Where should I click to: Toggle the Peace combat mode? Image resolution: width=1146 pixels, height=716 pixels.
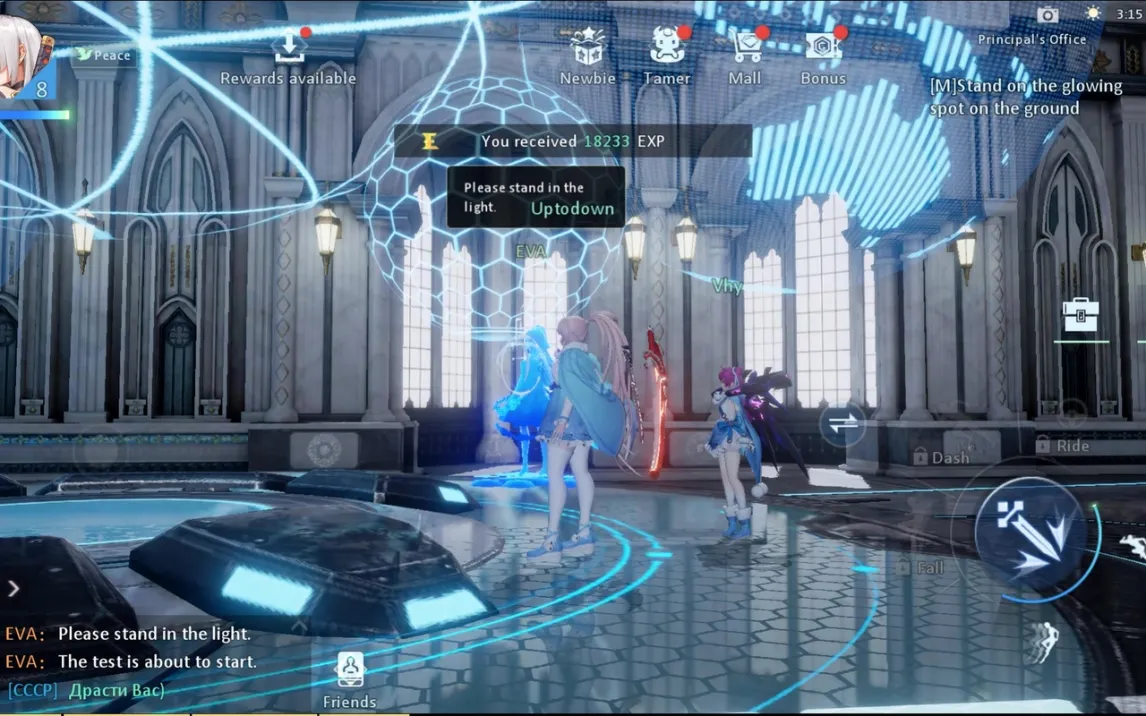pos(104,55)
